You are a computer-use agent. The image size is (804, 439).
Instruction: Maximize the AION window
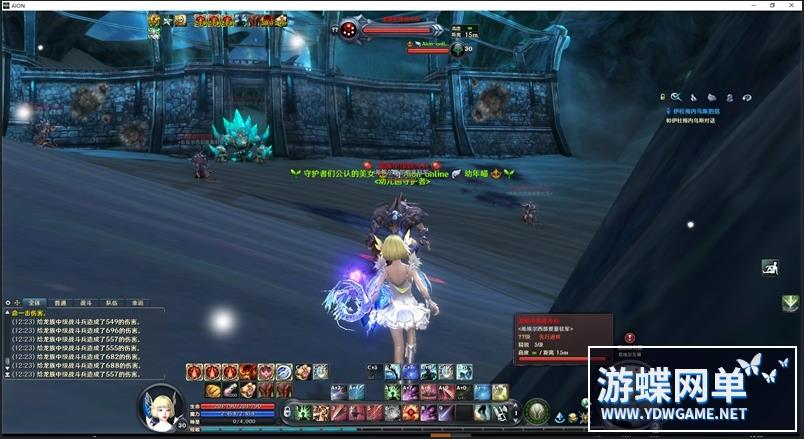[771, 5]
